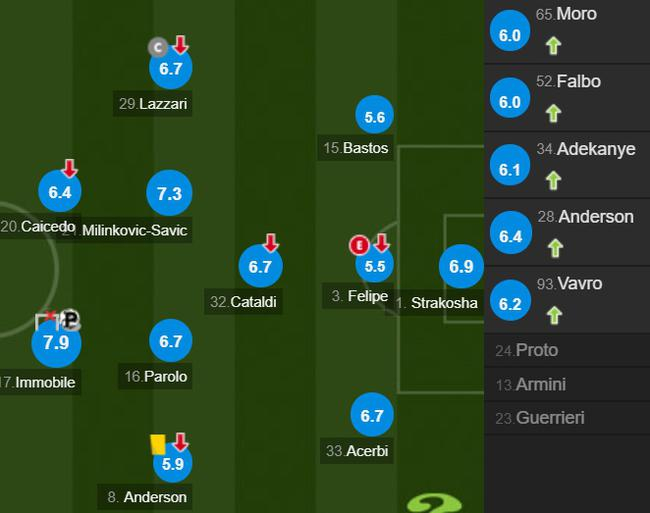The height and width of the screenshot is (513, 650).
Task: Select Cataldi's rating circle
Action: coord(261,267)
